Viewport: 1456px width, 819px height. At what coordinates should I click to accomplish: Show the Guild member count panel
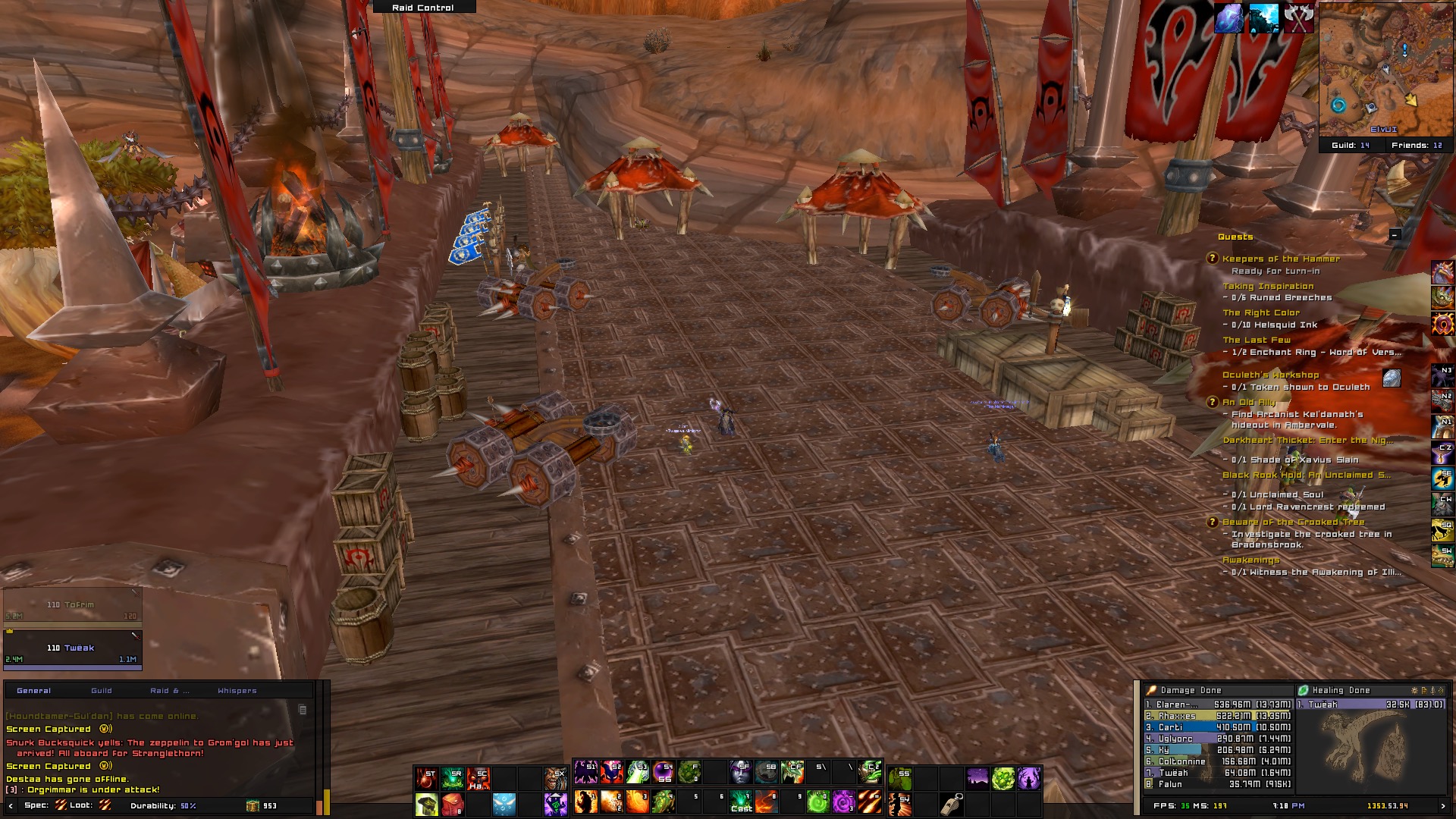[x=1350, y=145]
